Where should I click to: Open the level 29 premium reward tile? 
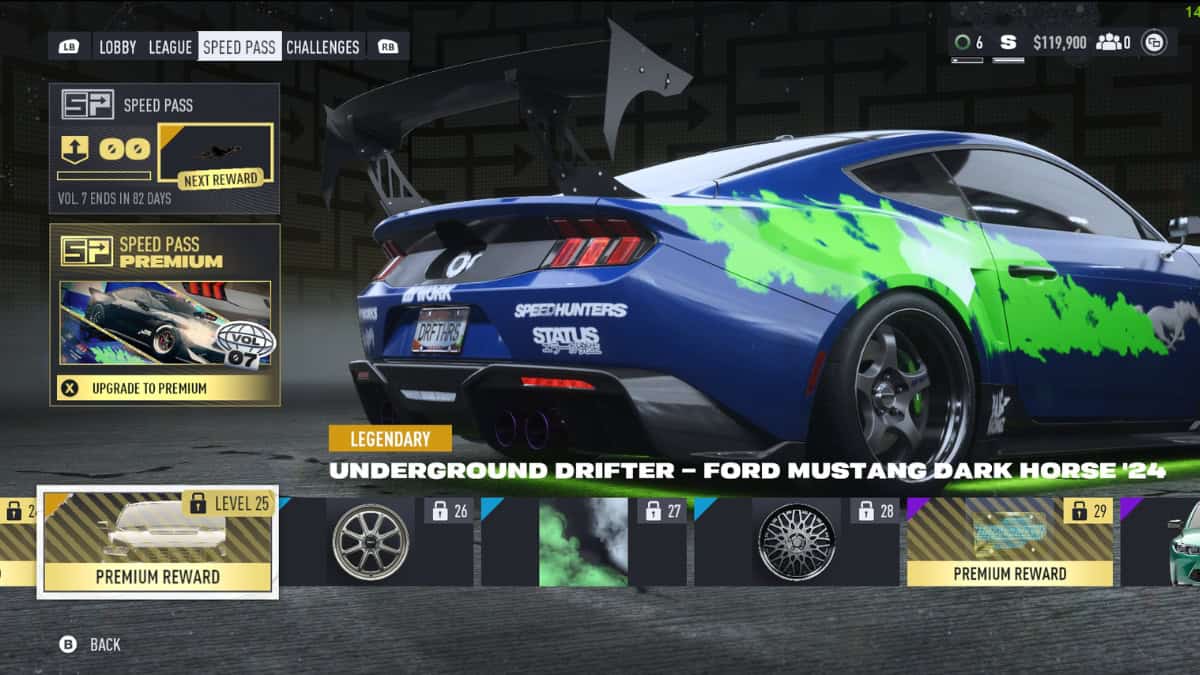pyautogui.click(x=1009, y=541)
